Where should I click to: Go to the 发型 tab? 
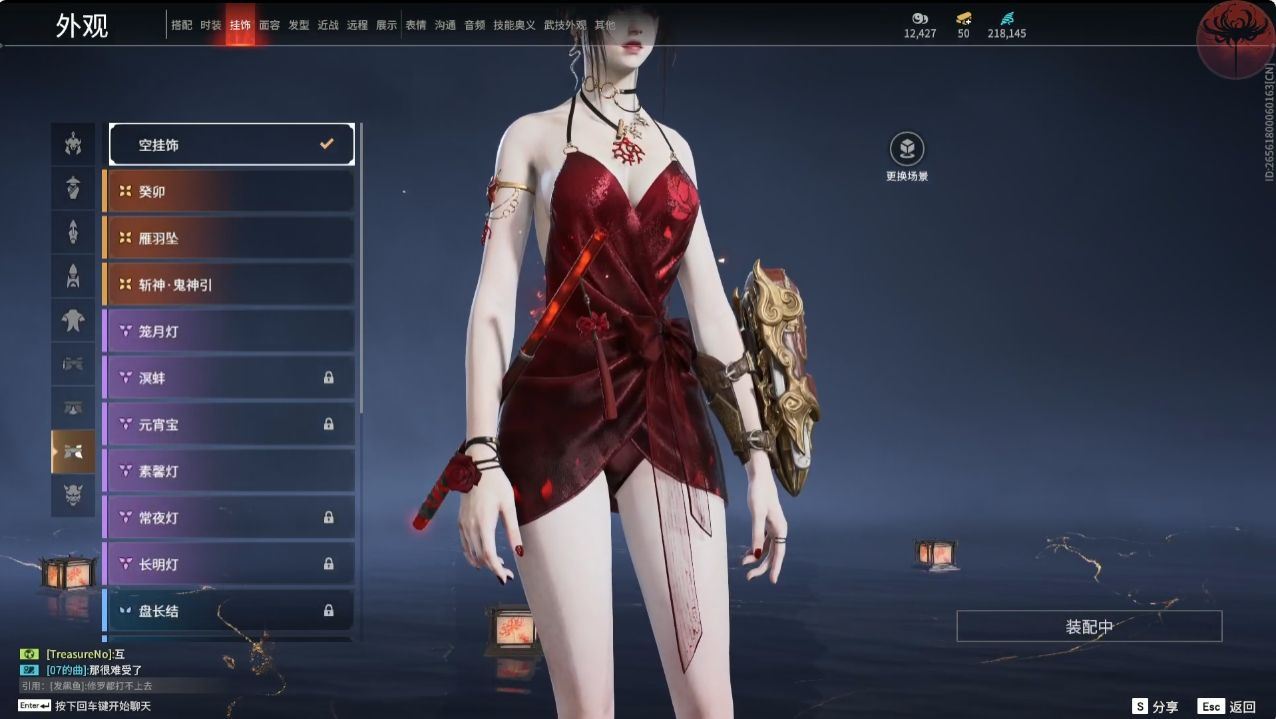(x=299, y=25)
